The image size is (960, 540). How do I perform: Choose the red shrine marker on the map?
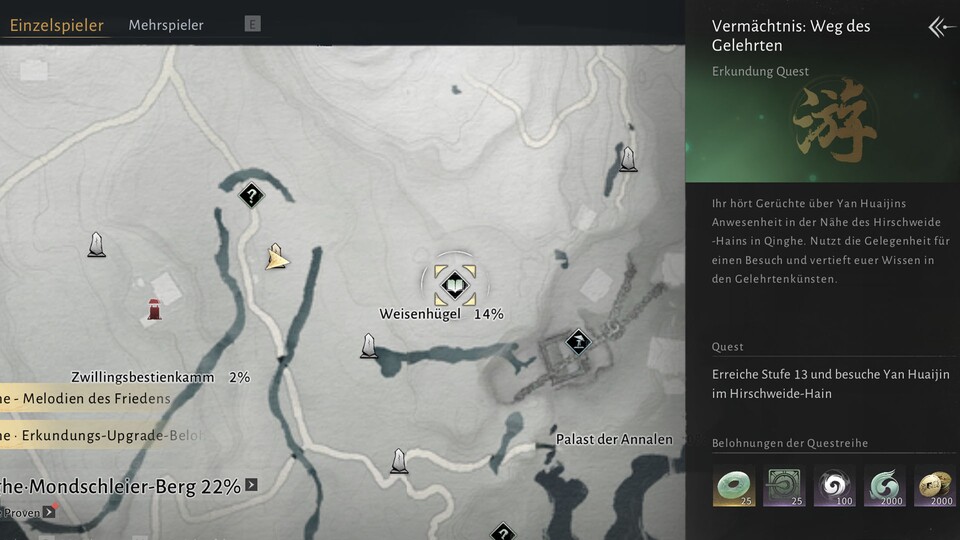154,309
